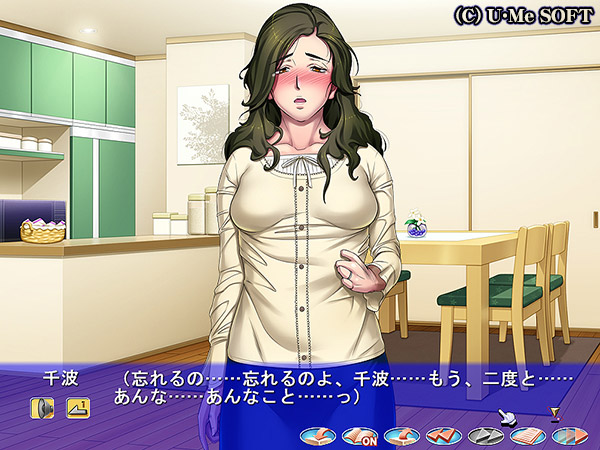Activate the fast-forward skip button
Screen dimensions: 600x450
[567, 436]
